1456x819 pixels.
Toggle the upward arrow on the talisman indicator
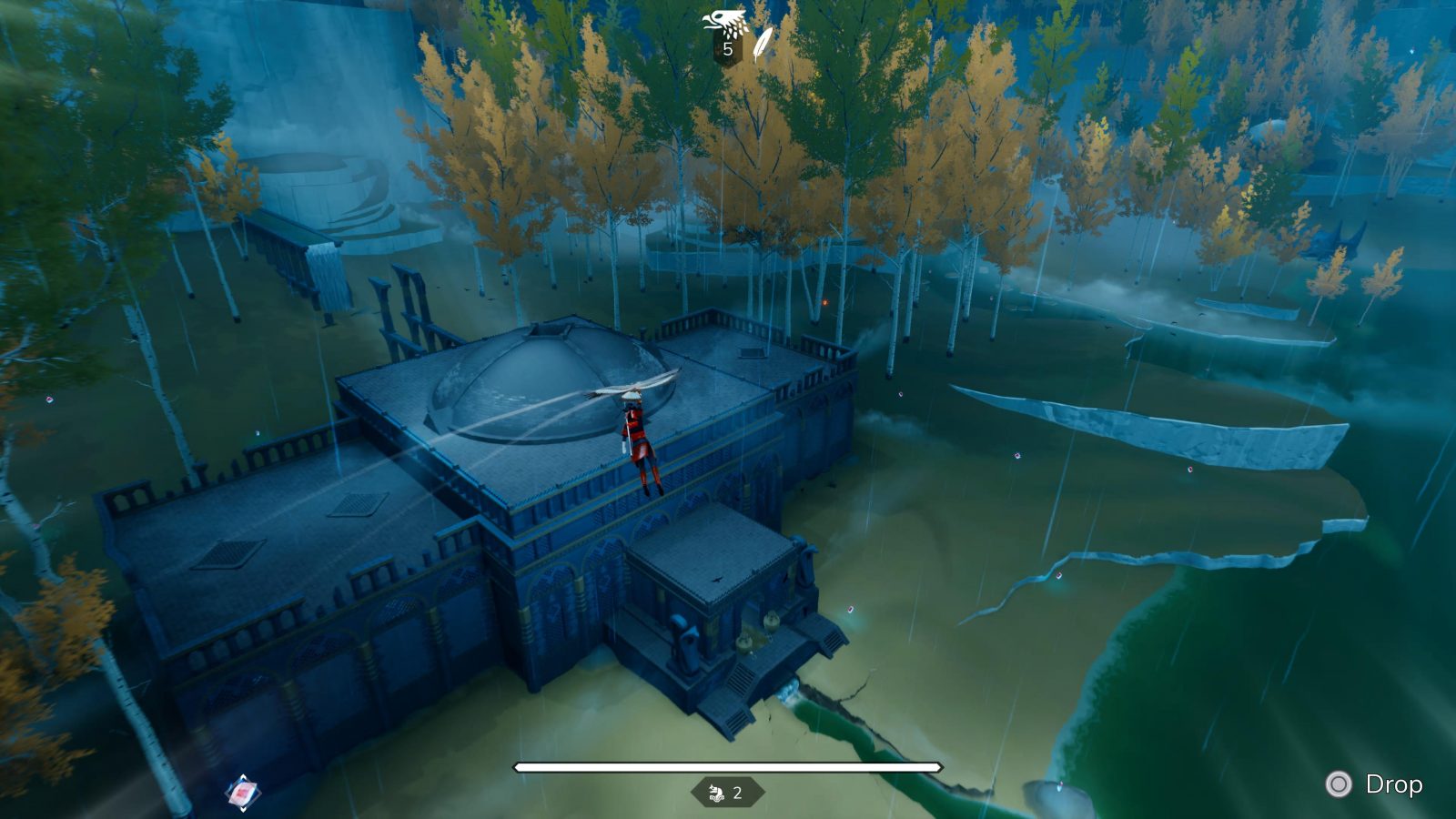click(243, 775)
